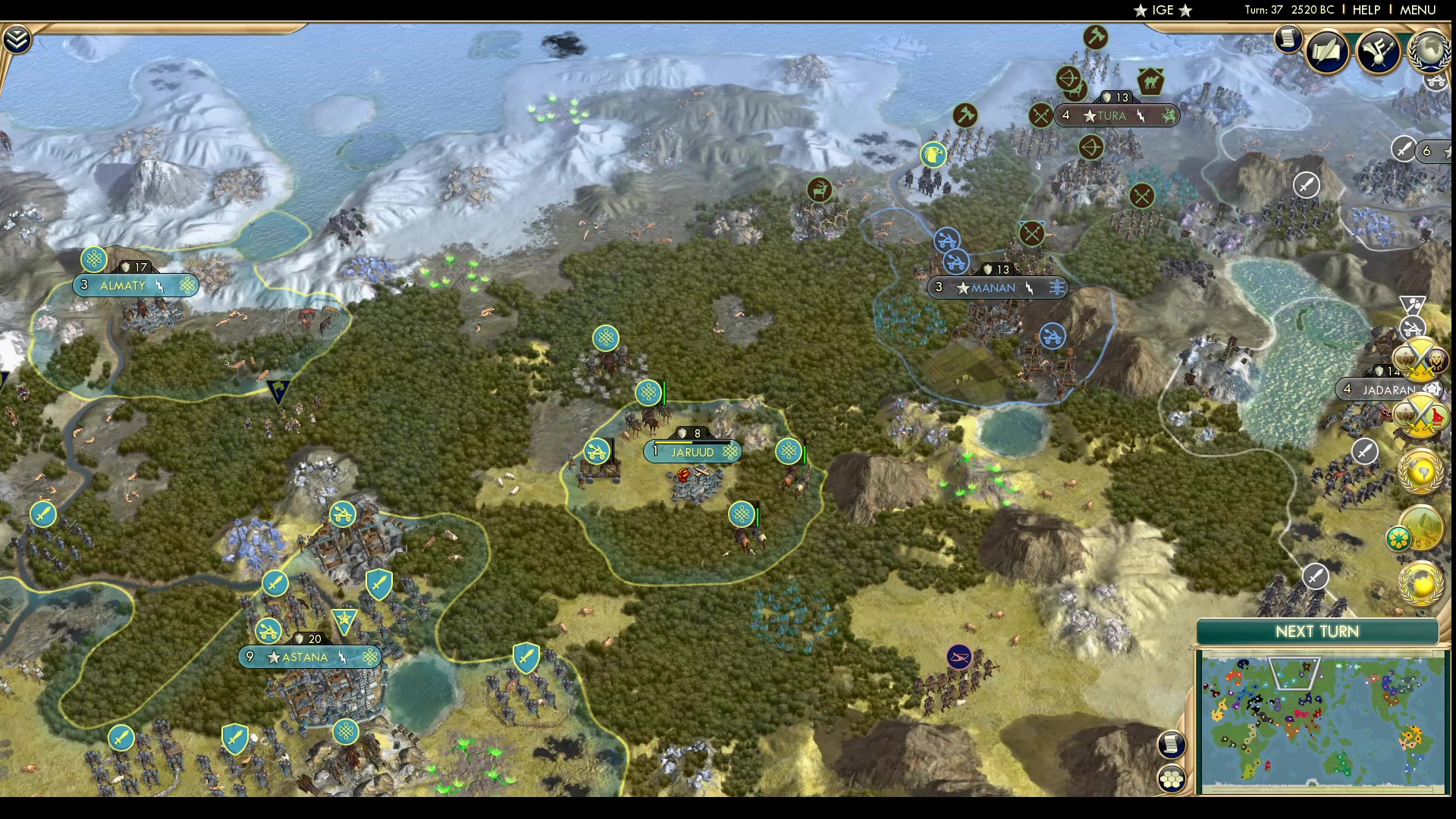Click the yellow city-state met globe notification
1456x819 pixels.
1422,470
